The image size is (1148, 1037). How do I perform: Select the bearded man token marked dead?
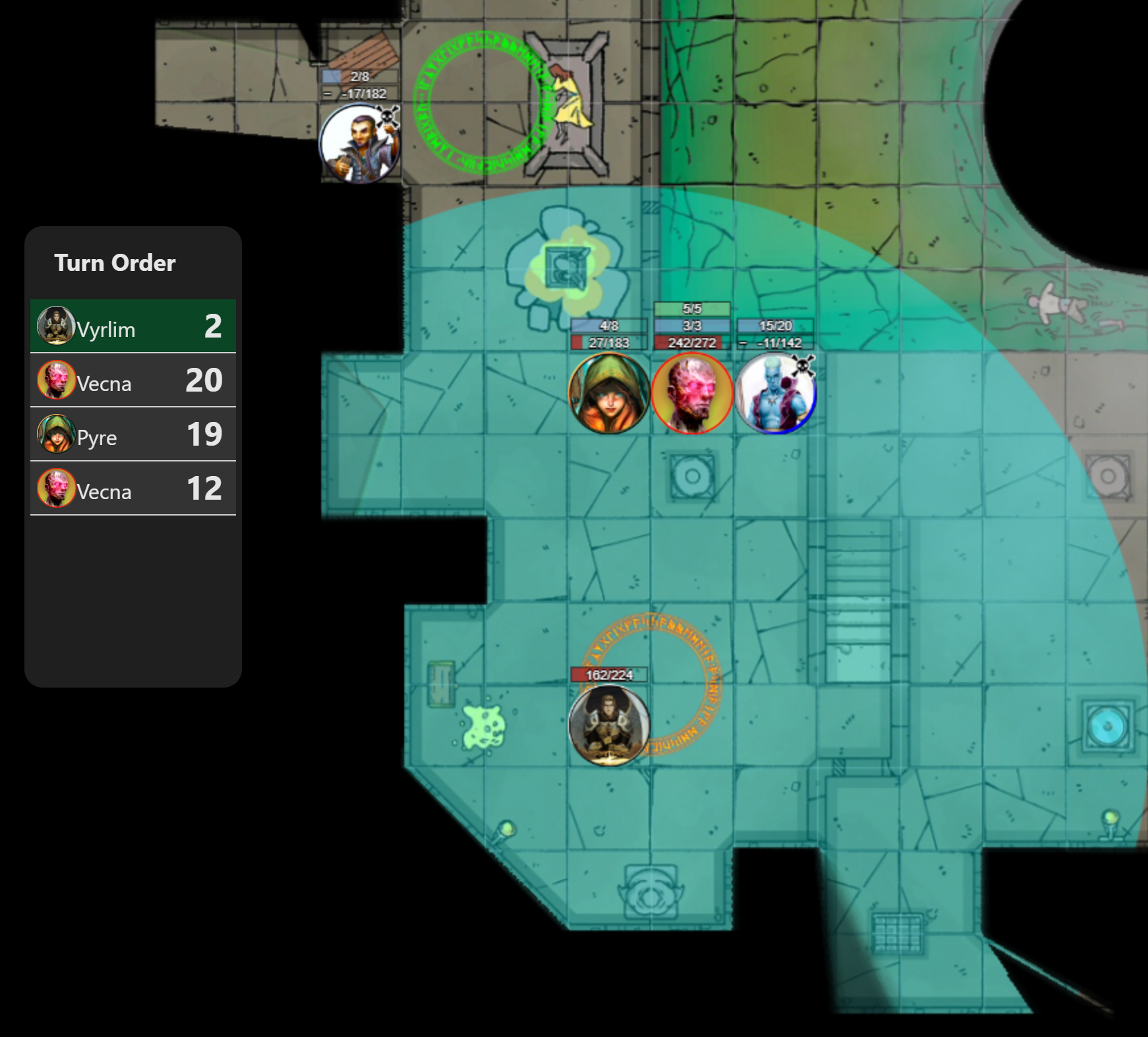pos(359,144)
